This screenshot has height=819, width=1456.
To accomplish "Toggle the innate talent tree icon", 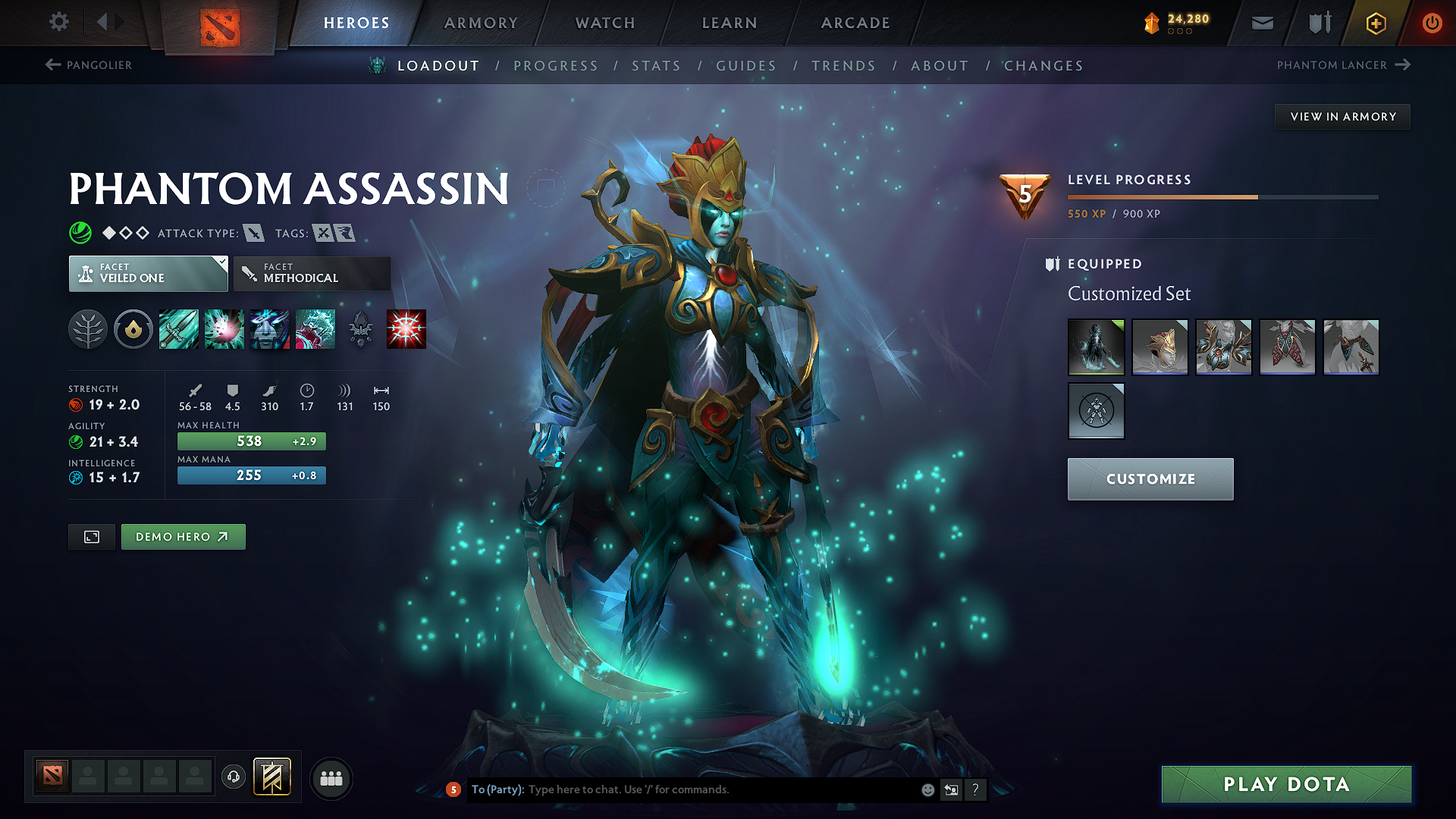I will click(x=88, y=328).
